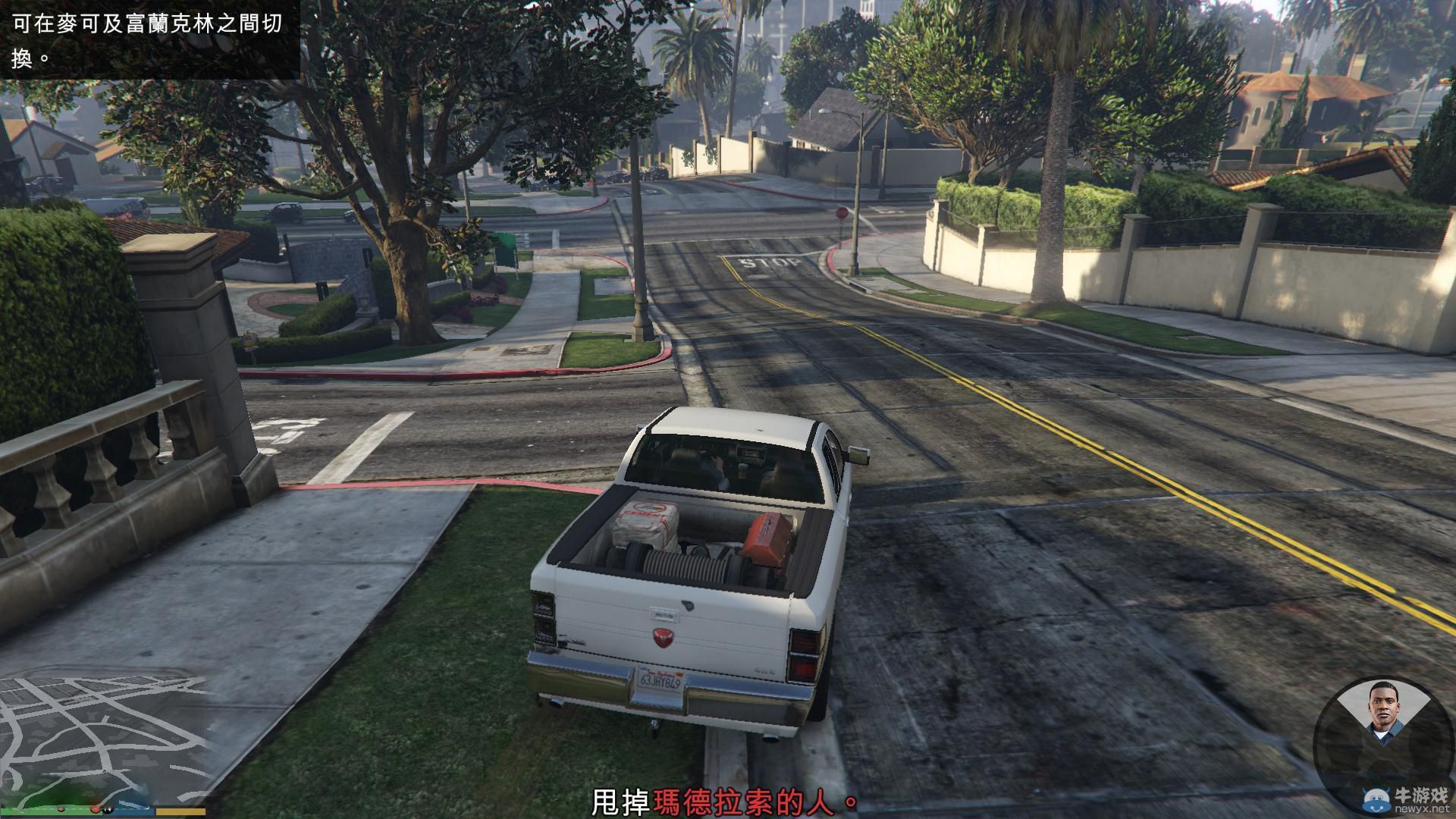Open the newyx.net link in the watermark

(1422, 808)
